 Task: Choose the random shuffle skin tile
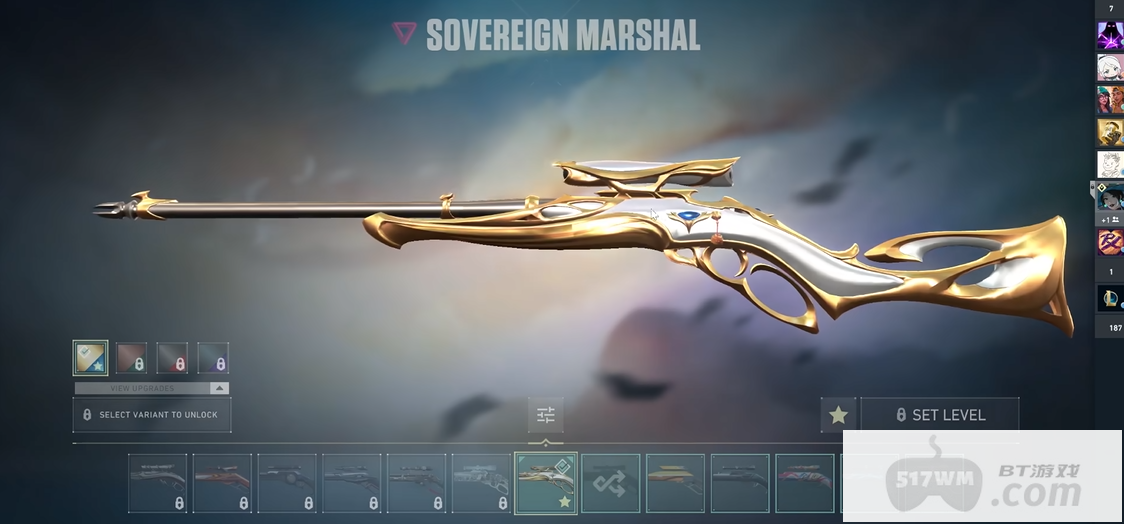[610, 483]
